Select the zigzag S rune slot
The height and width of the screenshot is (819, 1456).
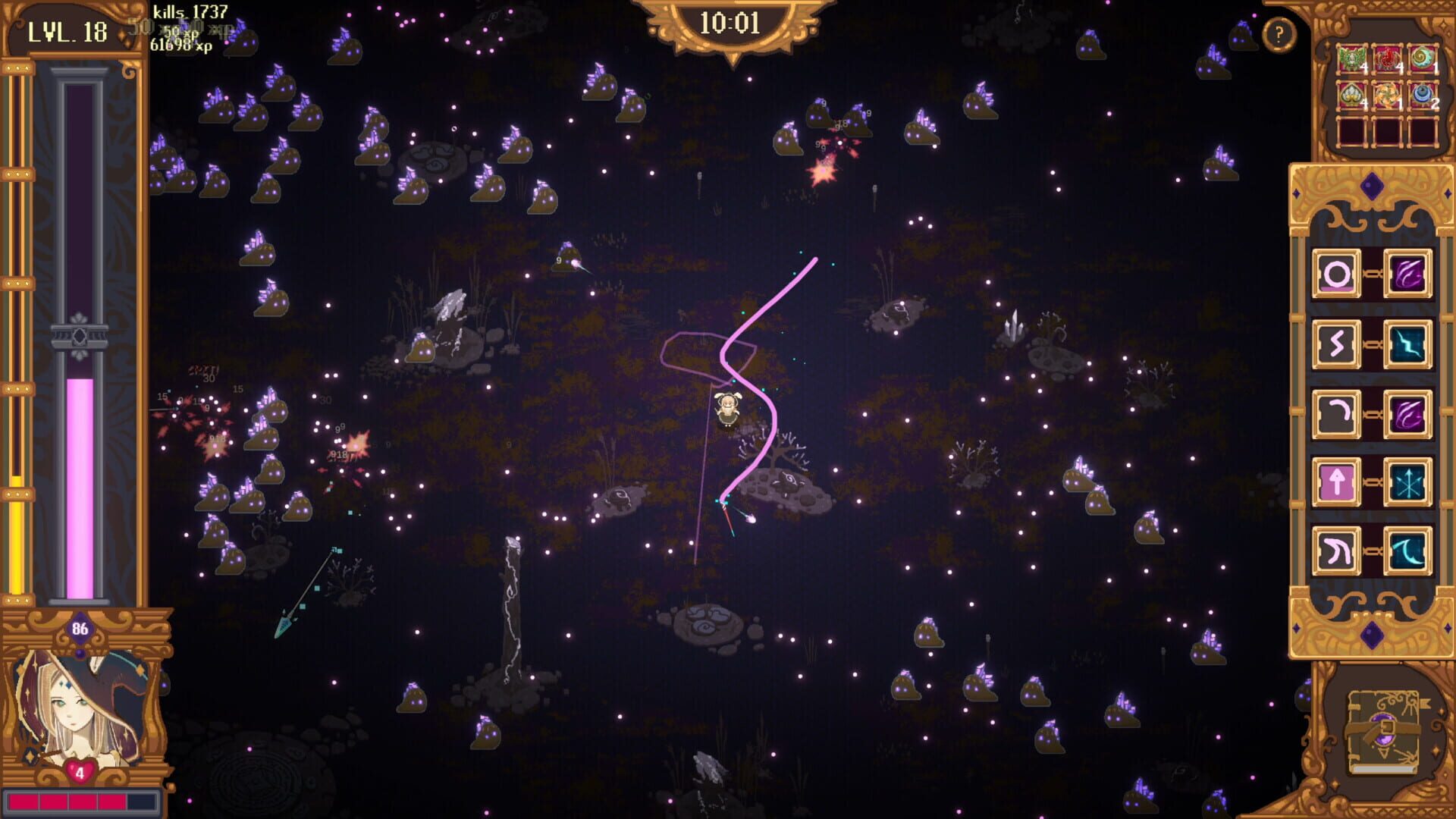tap(1337, 343)
